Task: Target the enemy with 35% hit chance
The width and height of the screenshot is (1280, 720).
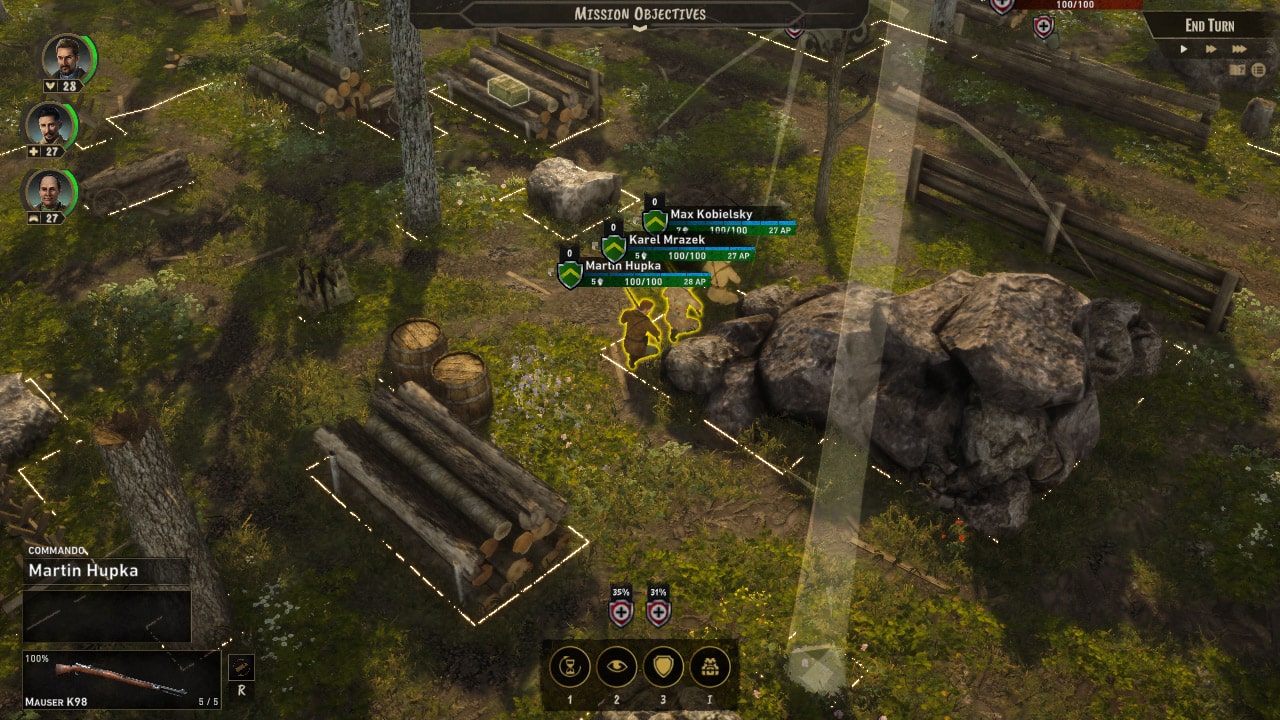Action: [621, 609]
